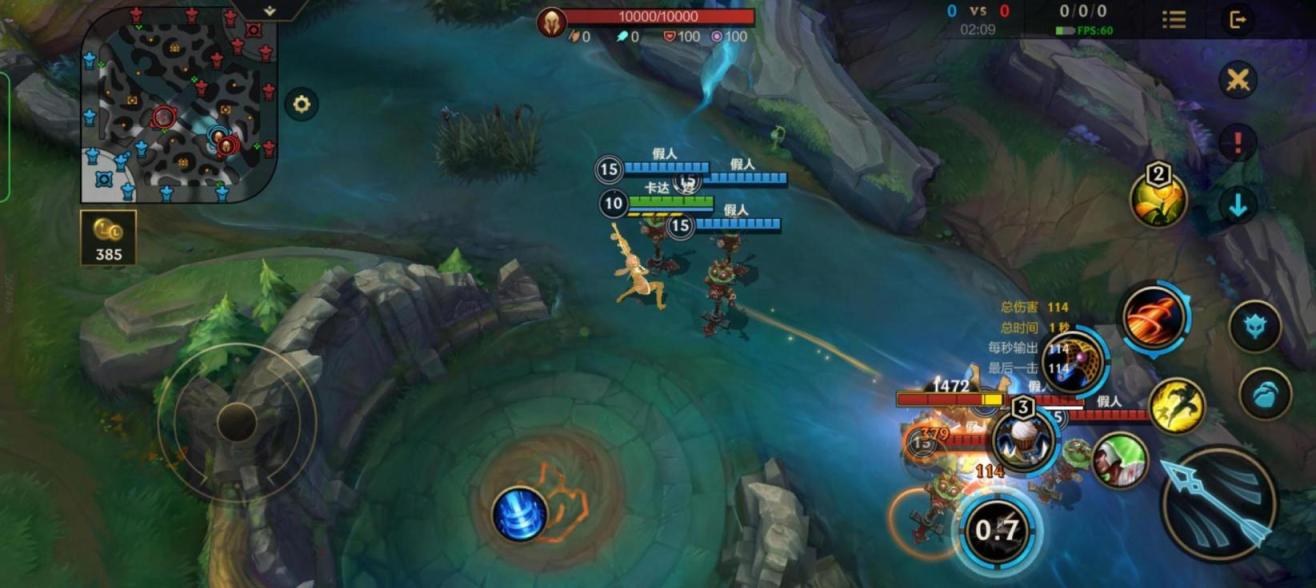Open the scoreboard list icon

[x=1174, y=19]
